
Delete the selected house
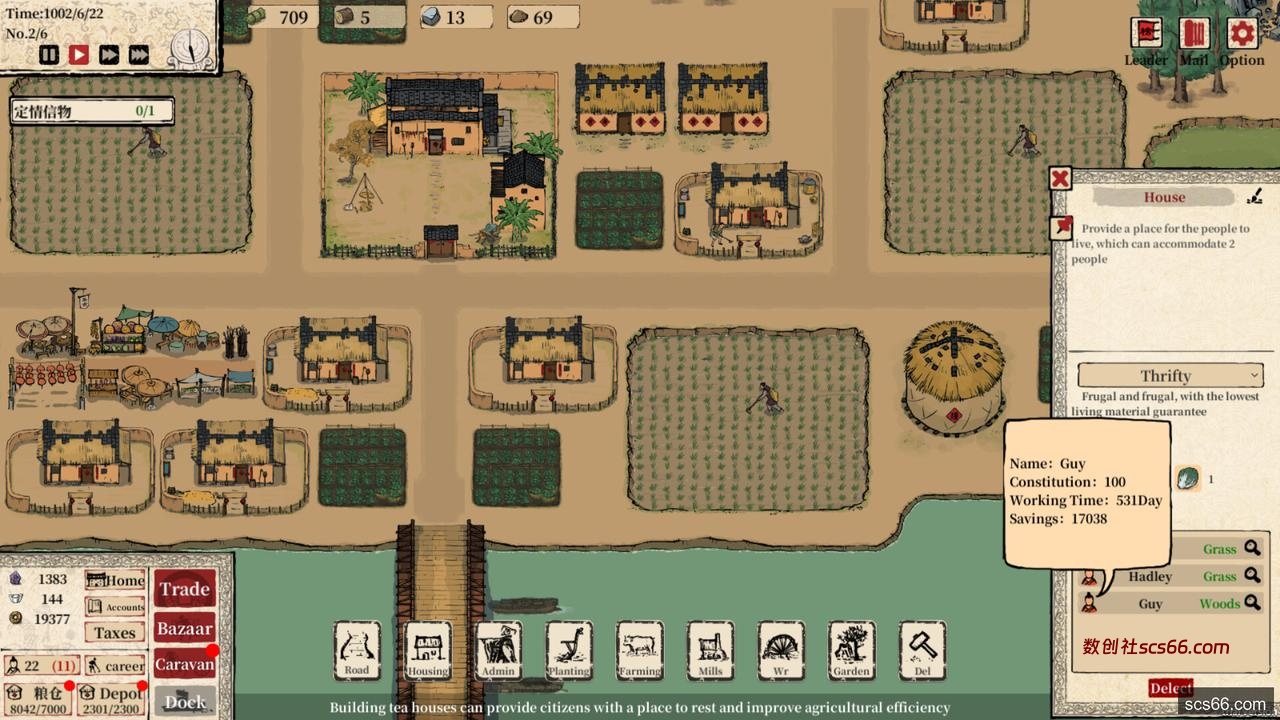[1170, 688]
